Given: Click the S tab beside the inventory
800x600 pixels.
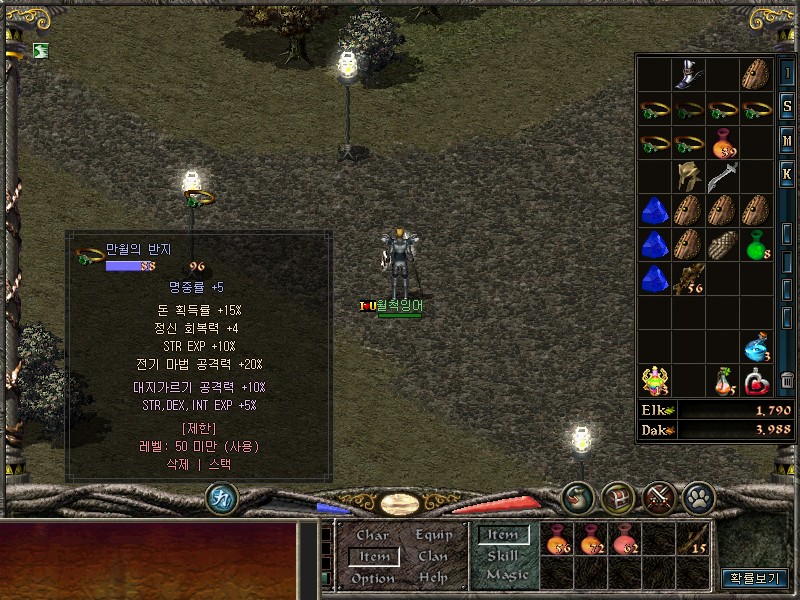Looking at the screenshot, I should point(787,107).
